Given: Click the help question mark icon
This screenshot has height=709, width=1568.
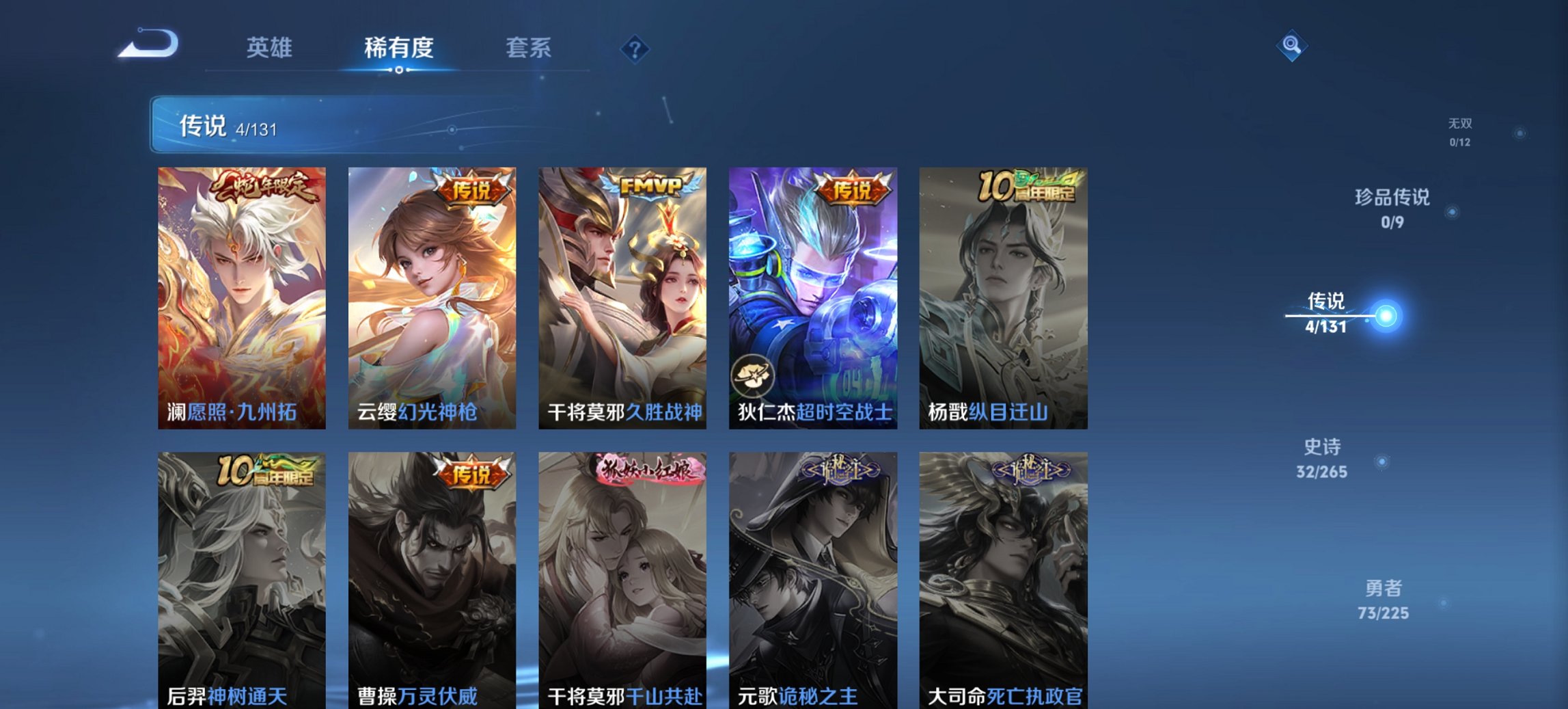Looking at the screenshot, I should (634, 48).
